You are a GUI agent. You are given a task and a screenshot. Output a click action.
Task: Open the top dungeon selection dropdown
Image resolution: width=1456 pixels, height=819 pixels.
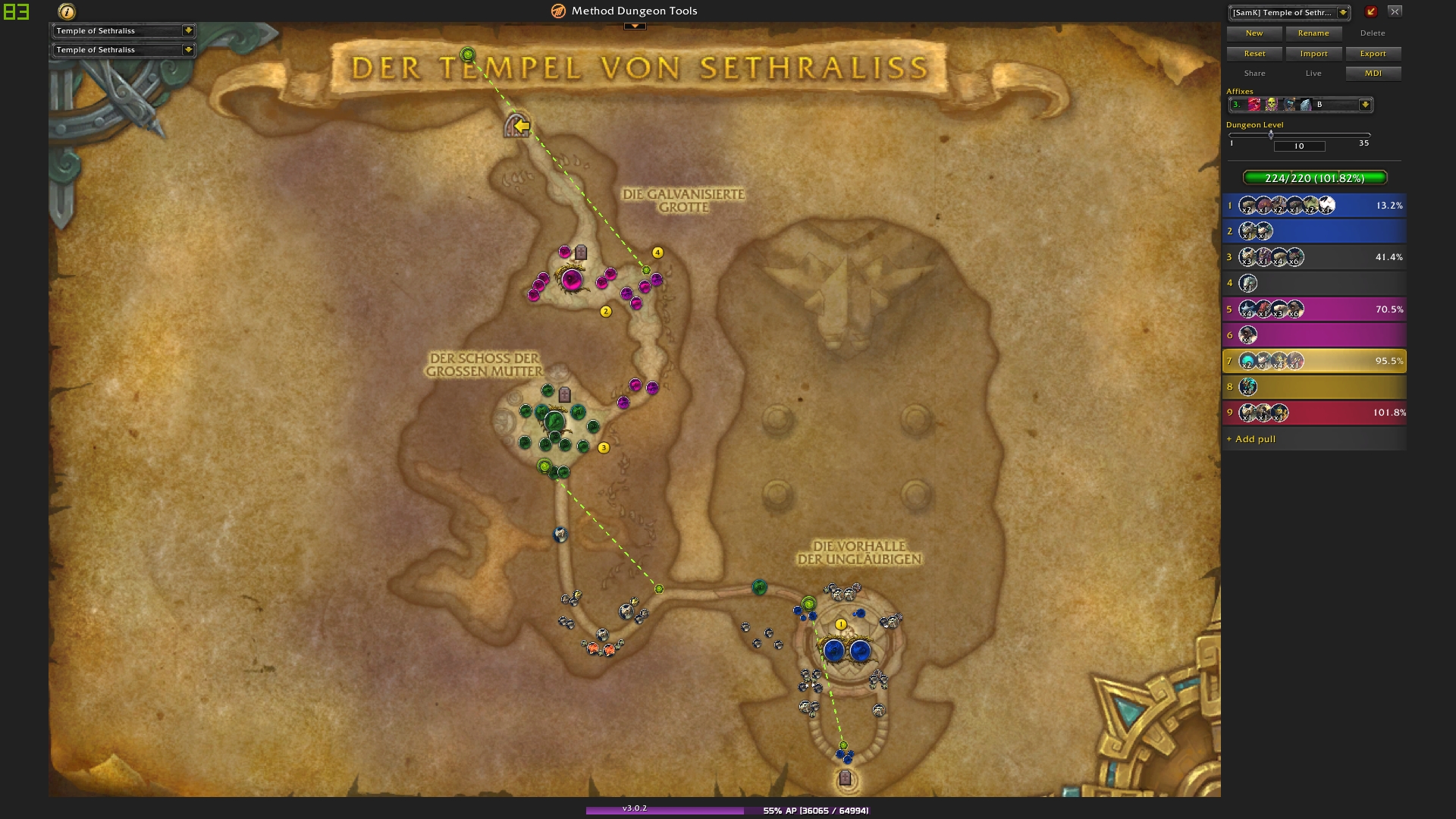(187, 30)
